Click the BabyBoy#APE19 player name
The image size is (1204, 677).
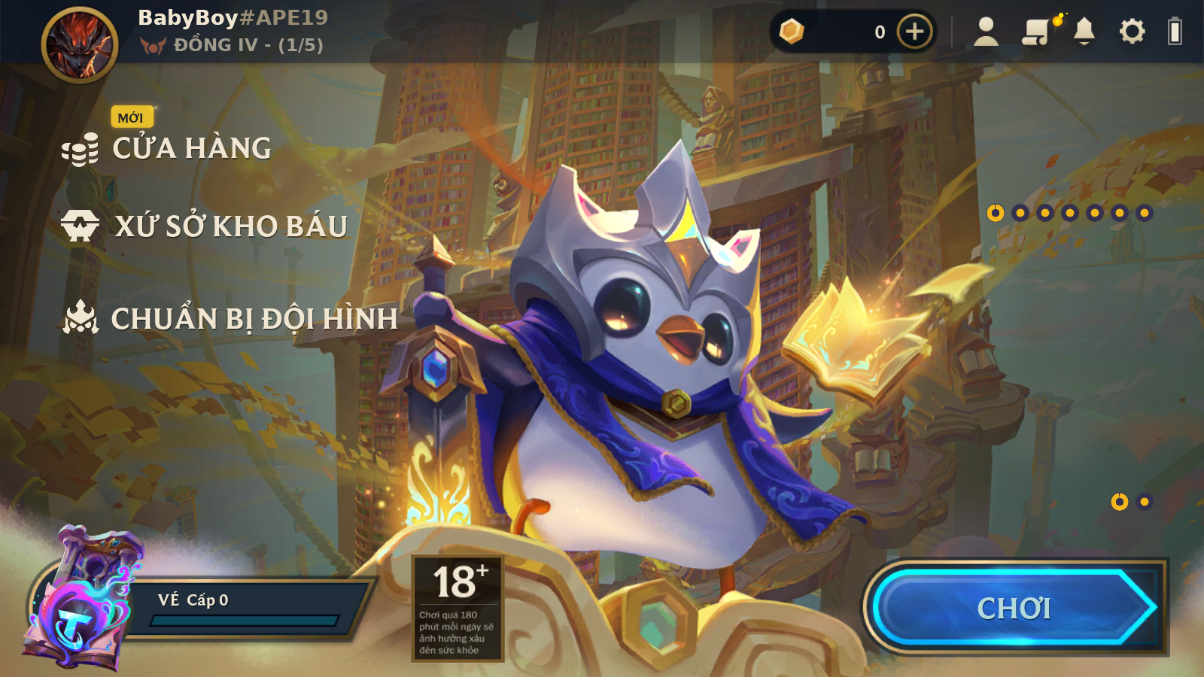pos(232,18)
